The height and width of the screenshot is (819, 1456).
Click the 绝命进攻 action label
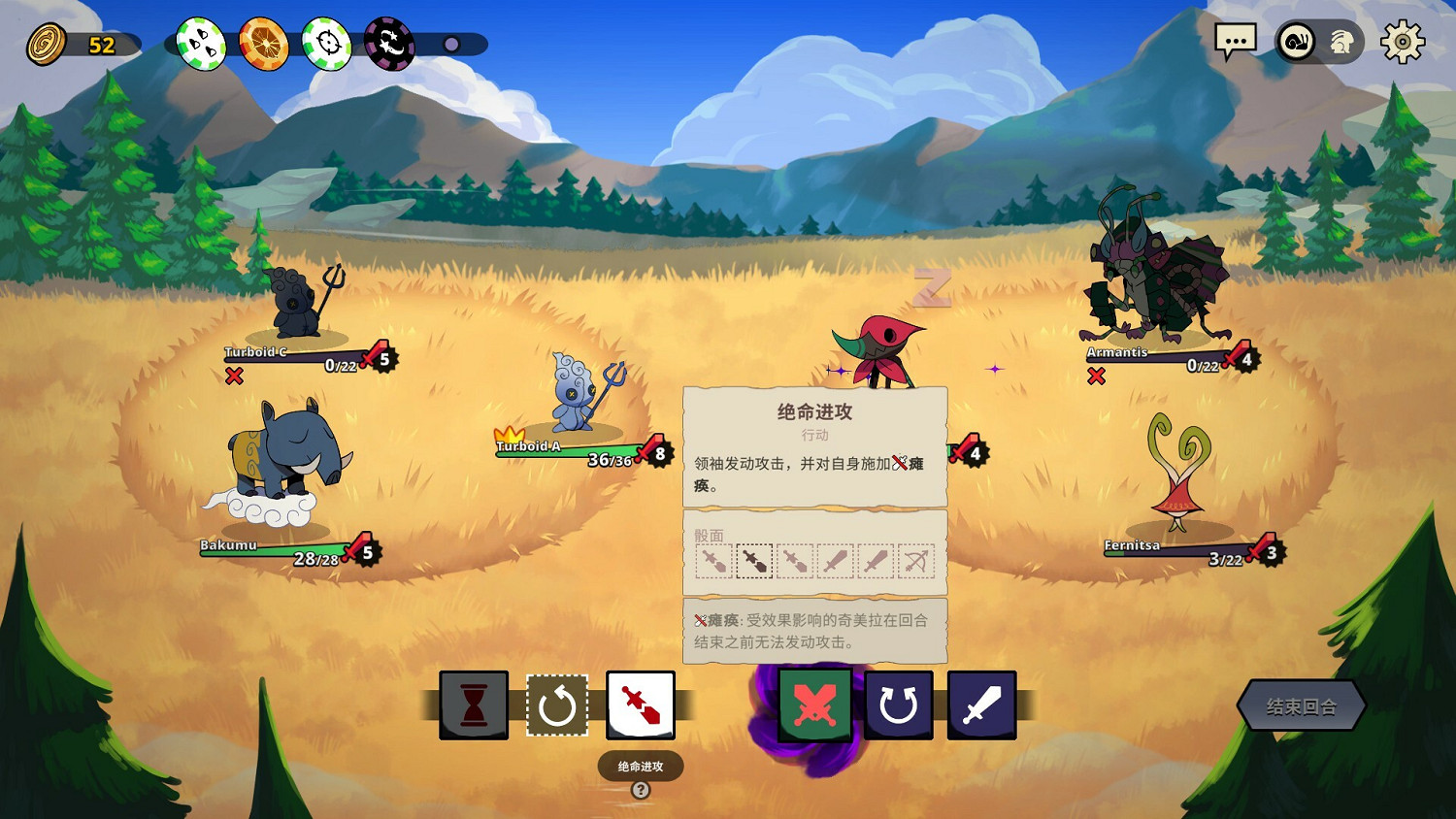click(x=641, y=766)
